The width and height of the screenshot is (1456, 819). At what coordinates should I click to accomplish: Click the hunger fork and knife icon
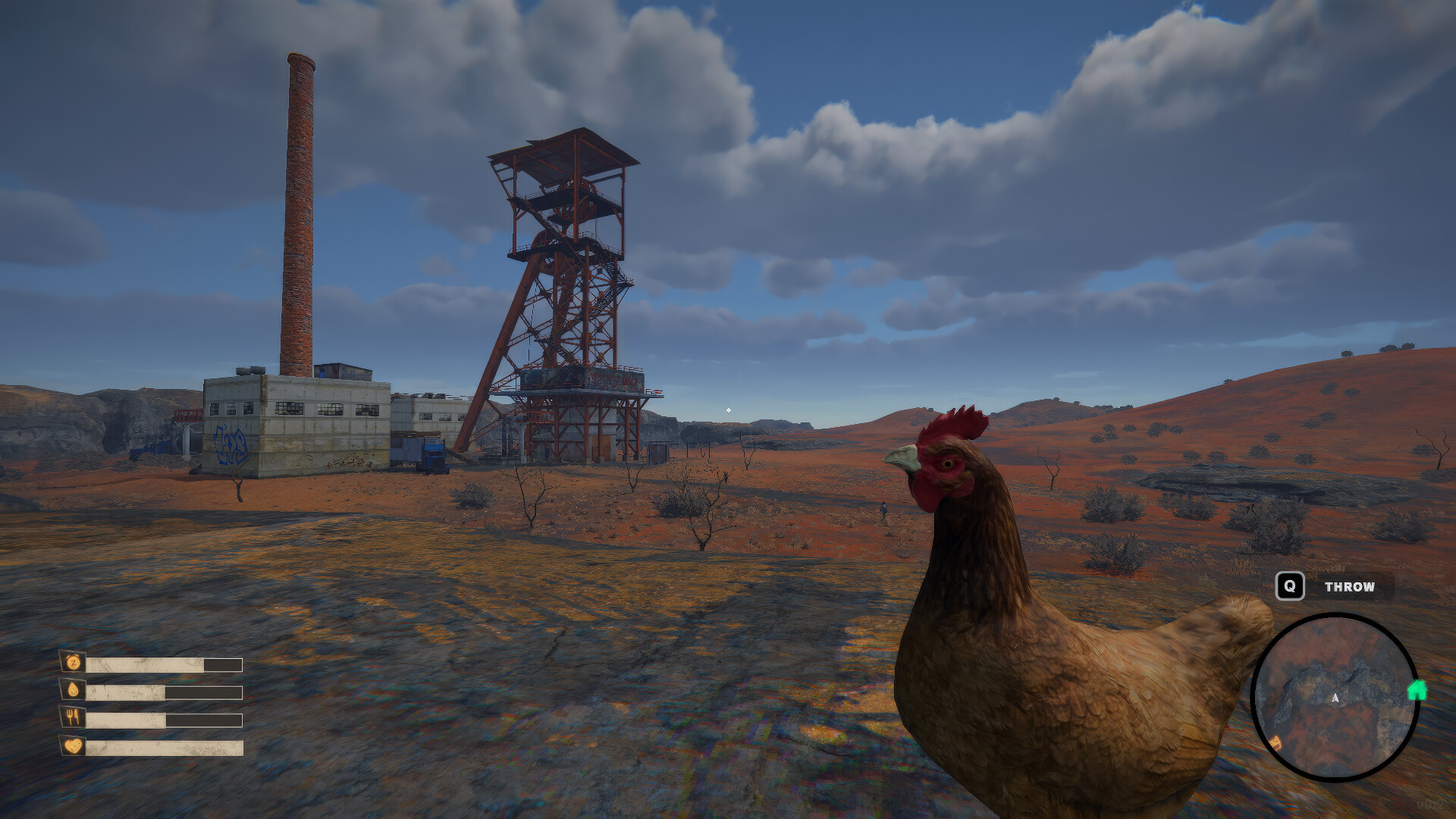[73, 718]
